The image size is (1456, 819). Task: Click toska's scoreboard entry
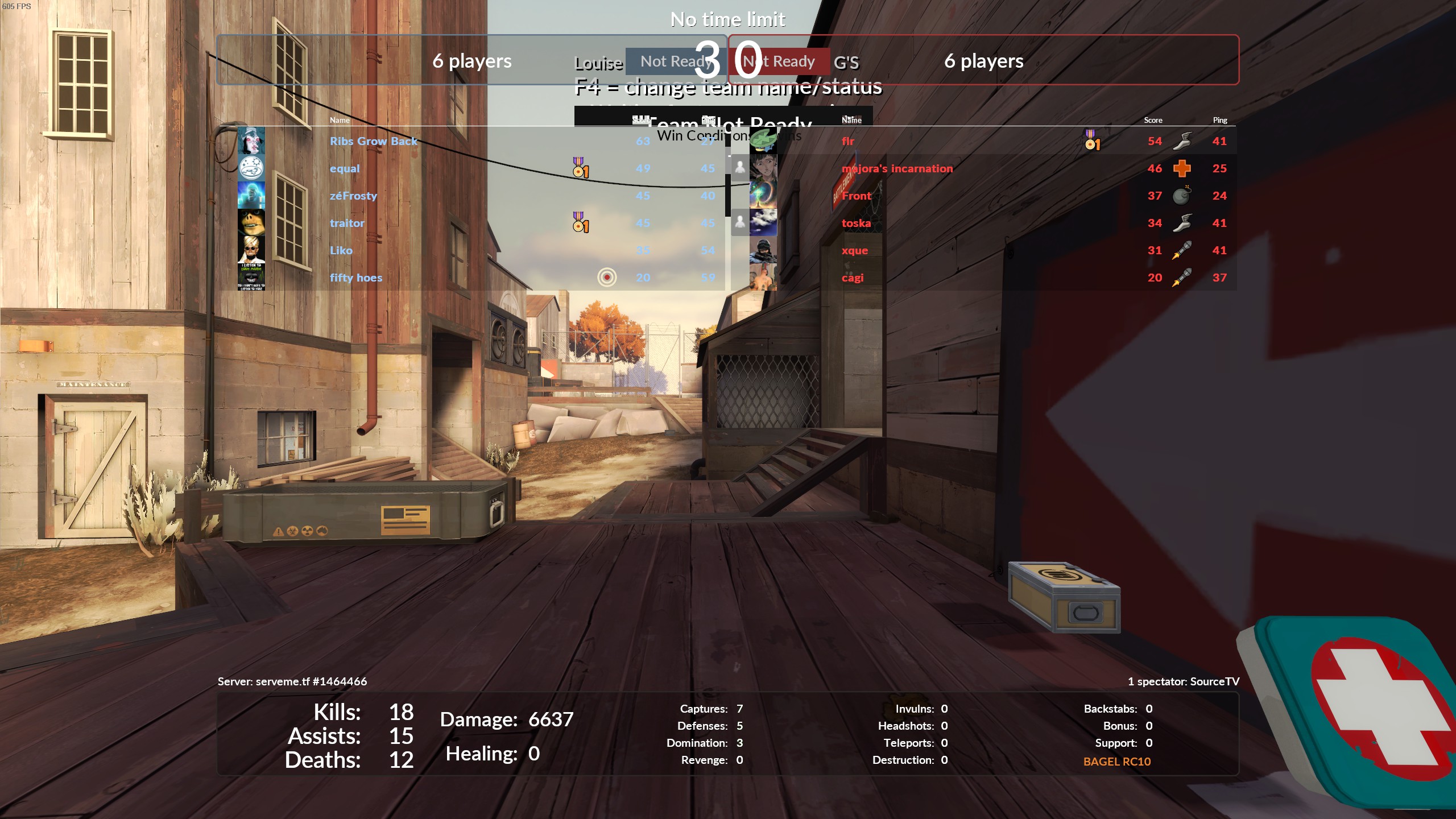[x=856, y=223]
